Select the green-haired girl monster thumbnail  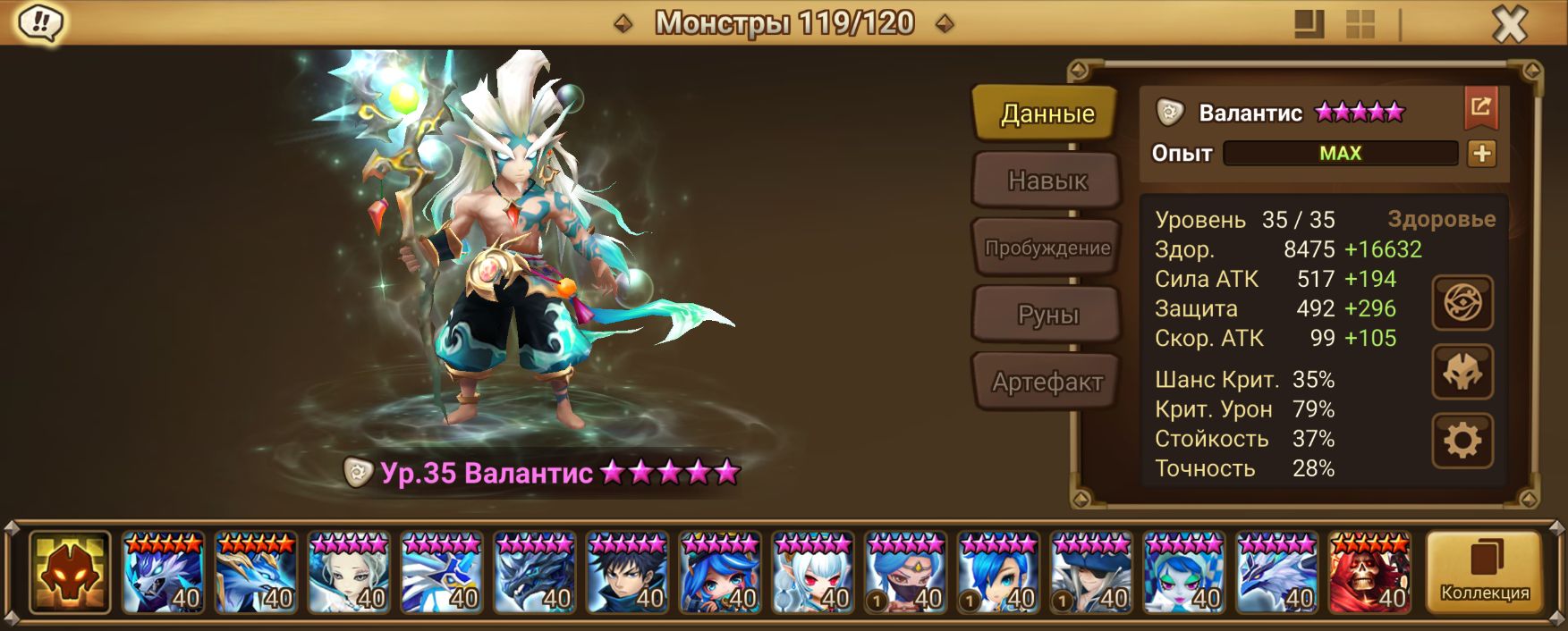click(x=1183, y=573)
